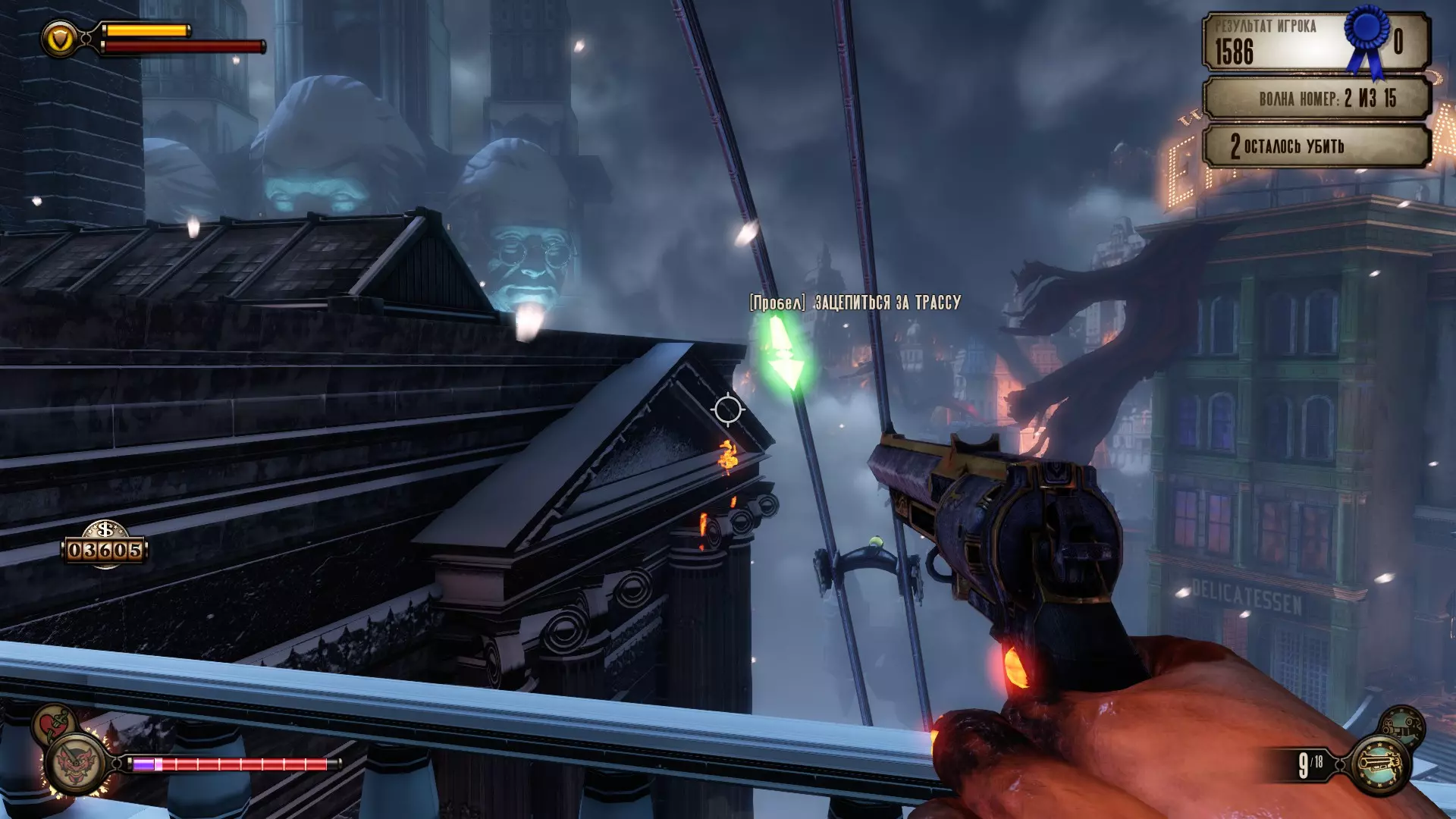Select the equipped Hand Cannon weapon icon
Screen dimensions: 1456x819
(x=1380, y=764)
